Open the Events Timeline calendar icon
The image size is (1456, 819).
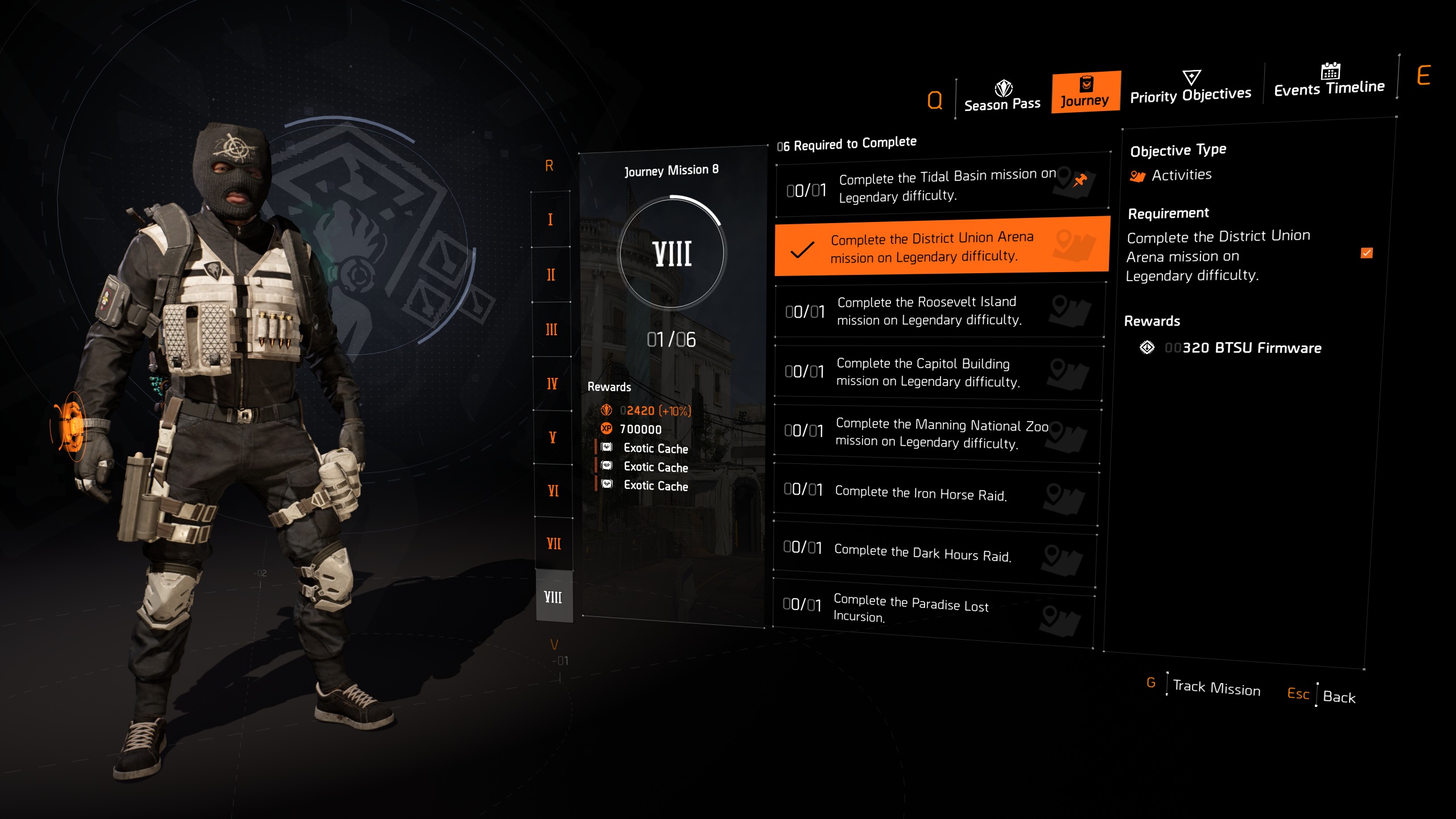coord(1330,72)
